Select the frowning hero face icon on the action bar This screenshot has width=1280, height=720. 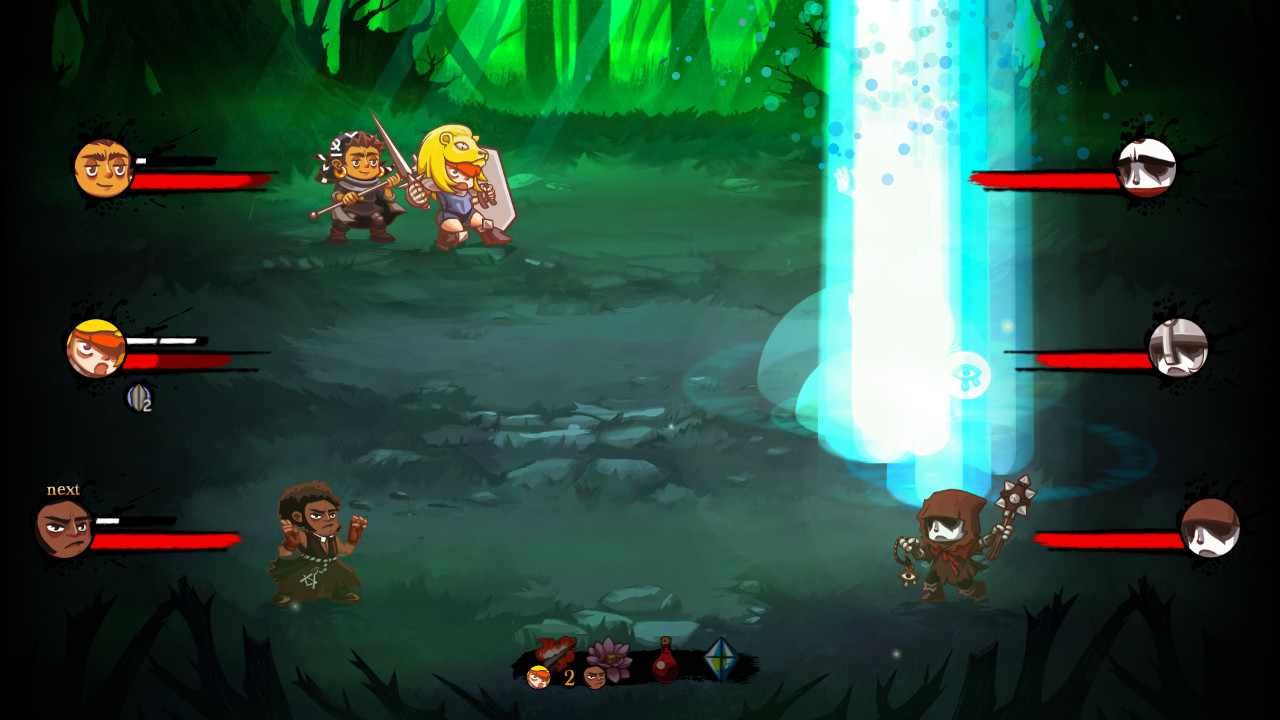point(596,678)
